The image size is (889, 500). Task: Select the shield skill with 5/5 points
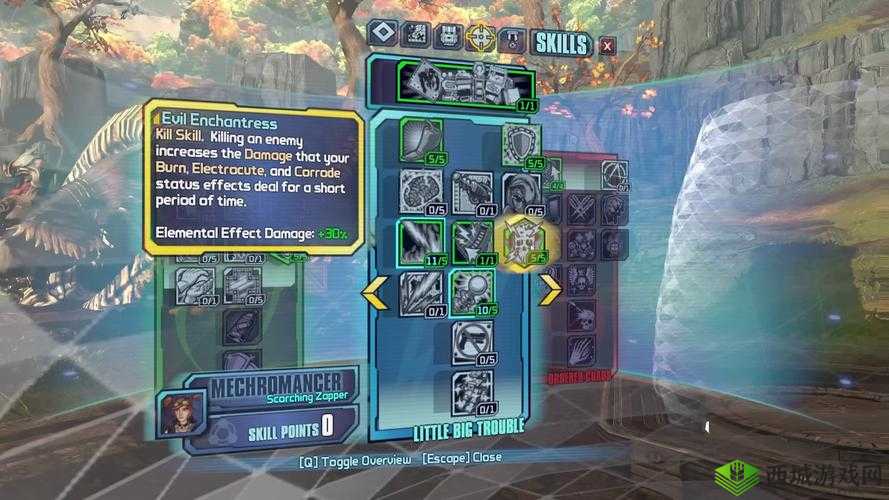pos(521,142)
